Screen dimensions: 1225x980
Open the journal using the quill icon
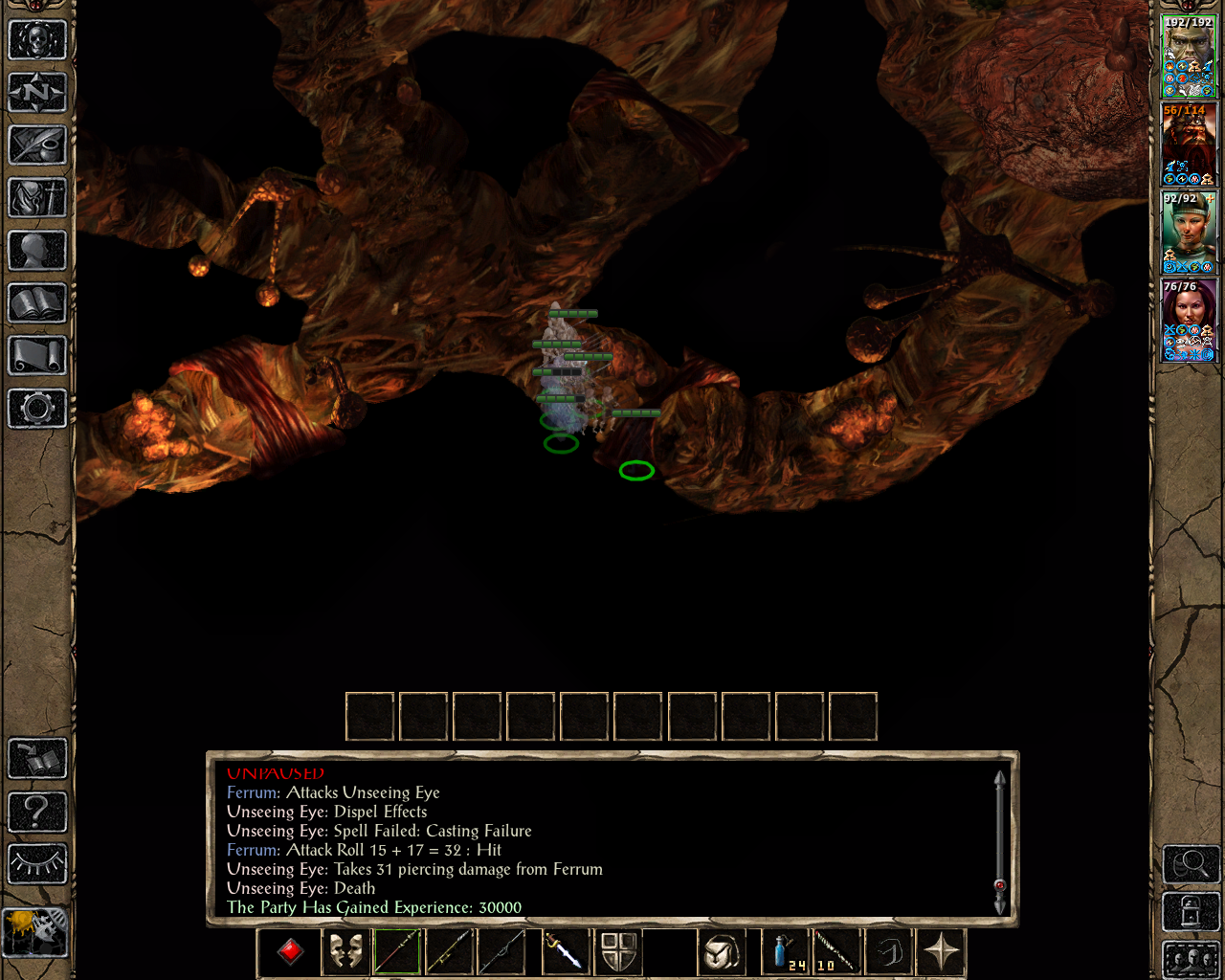(38, 145)
